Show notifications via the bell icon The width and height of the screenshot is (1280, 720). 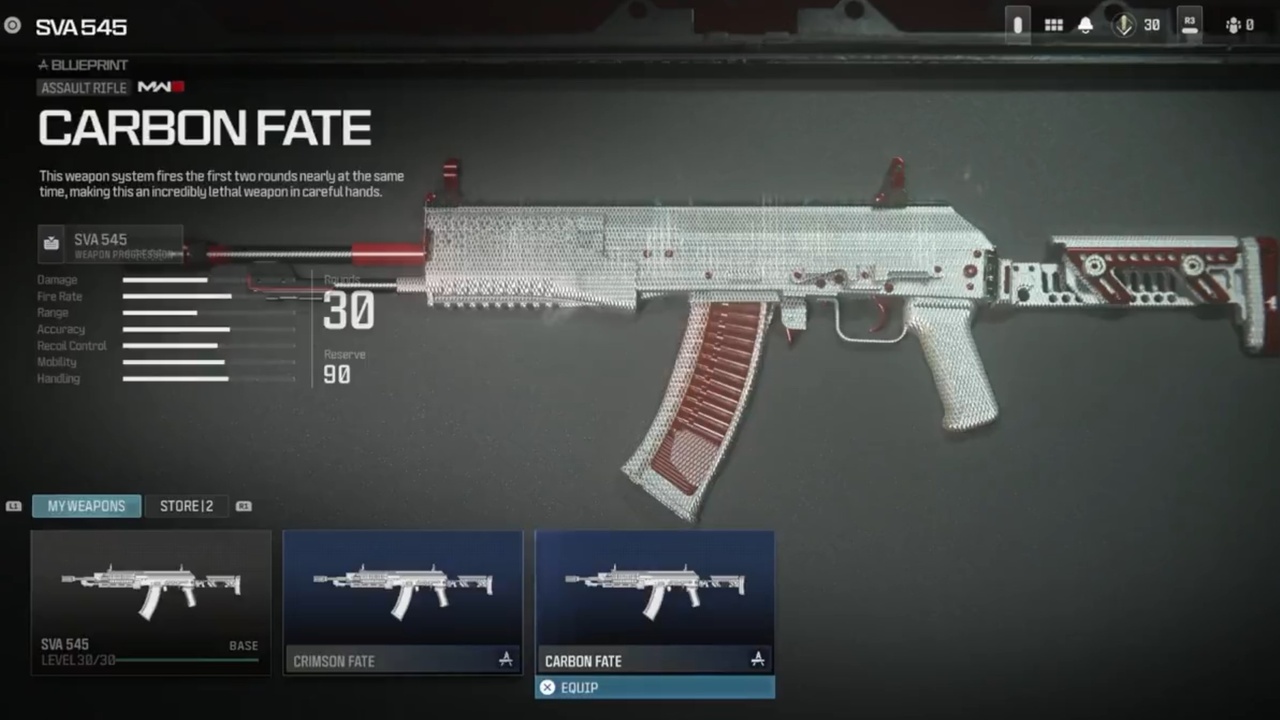pos(1085,25)
